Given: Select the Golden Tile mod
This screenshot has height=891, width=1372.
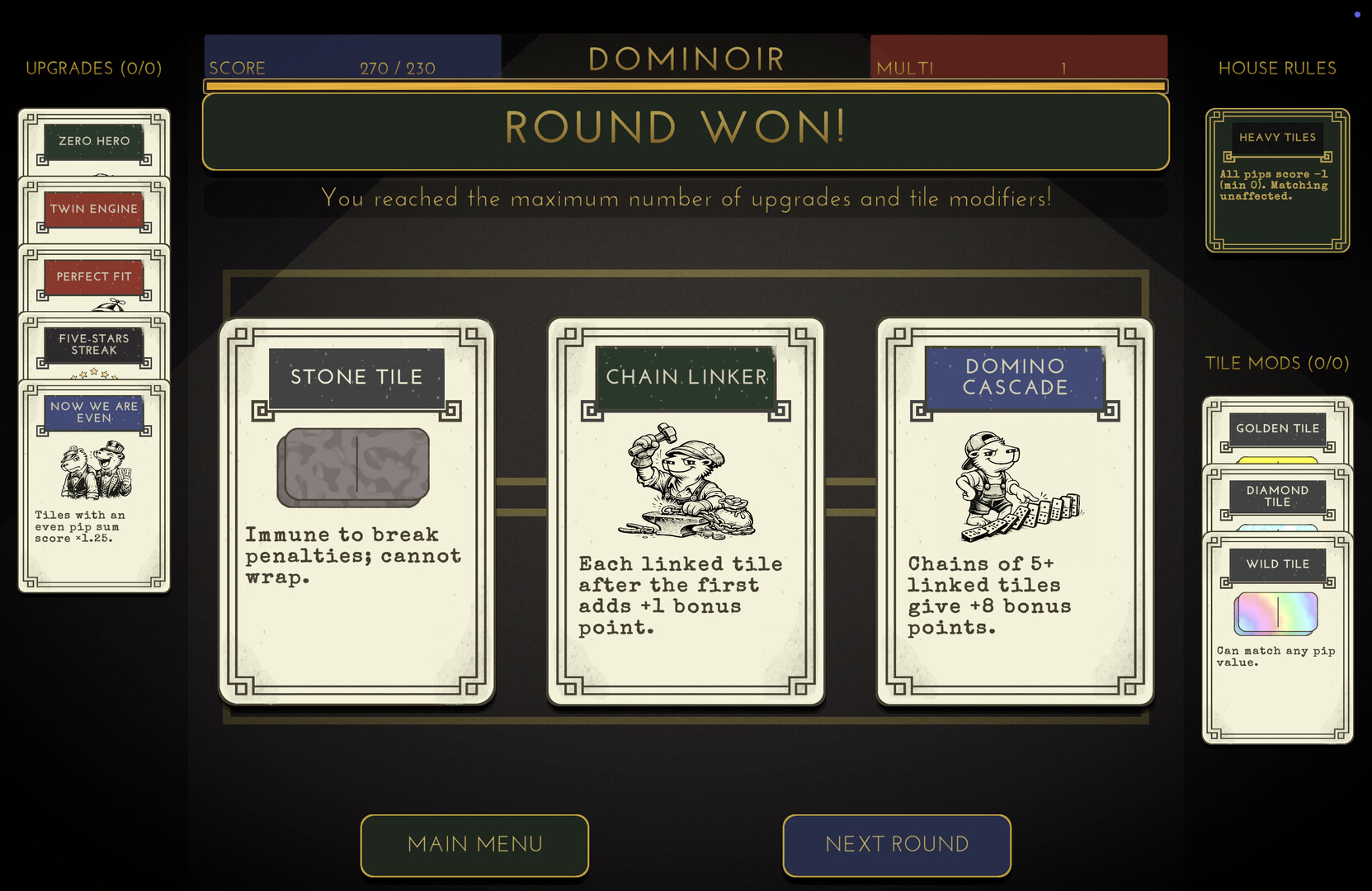Looking at the screenshot, I should [1277, 428].
